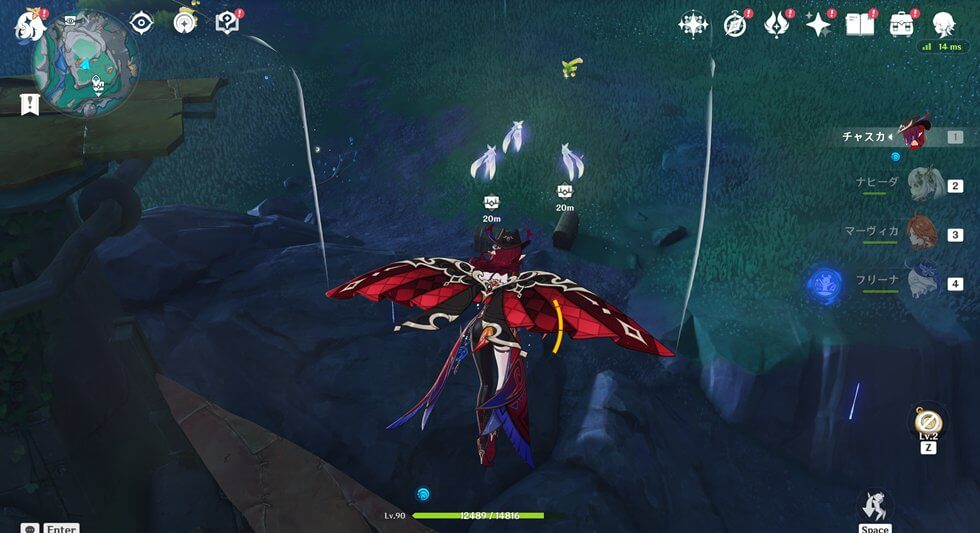Select party member チャスカ

[x=915, y=135]
